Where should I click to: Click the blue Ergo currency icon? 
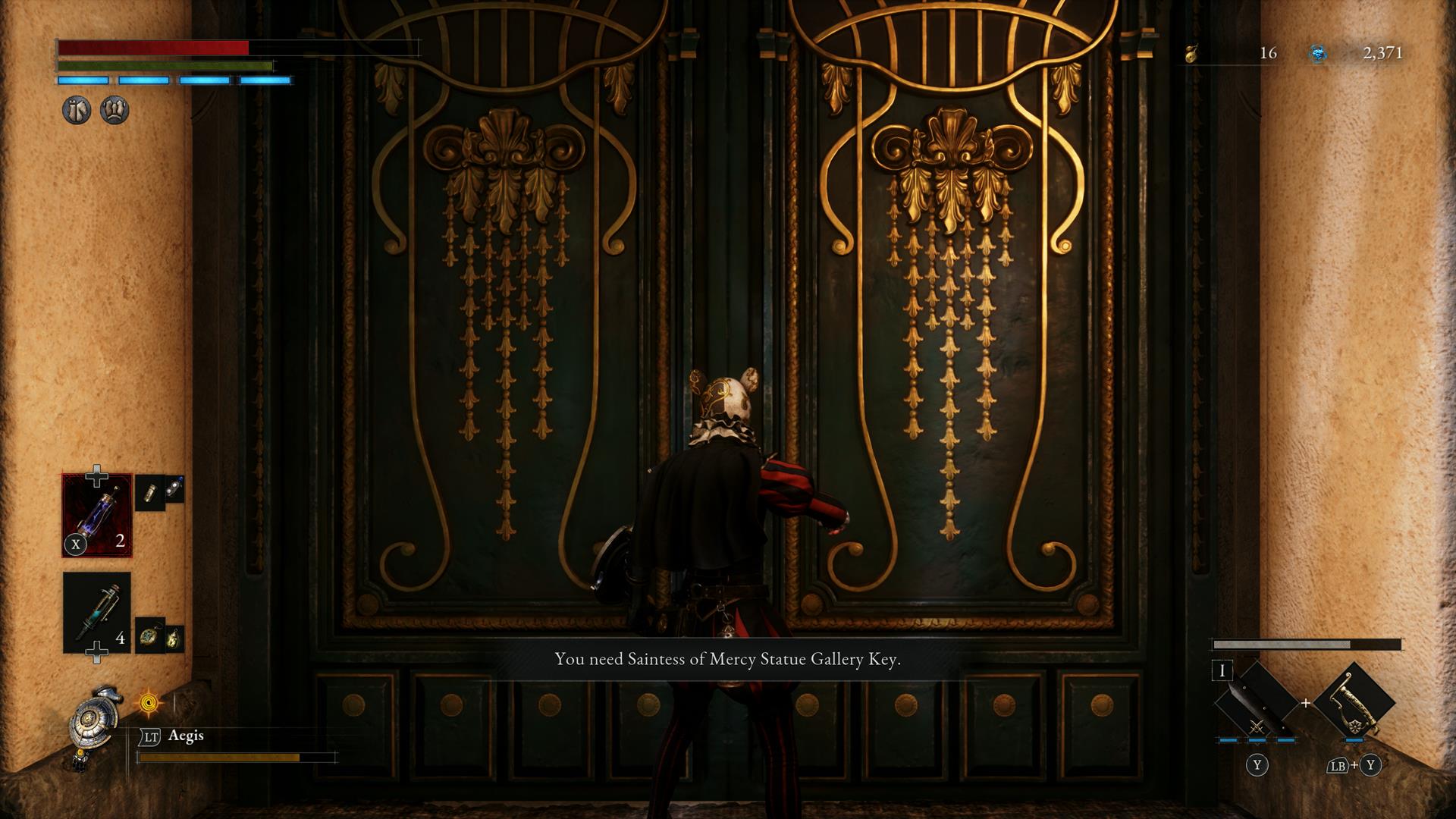point(1318,53)
